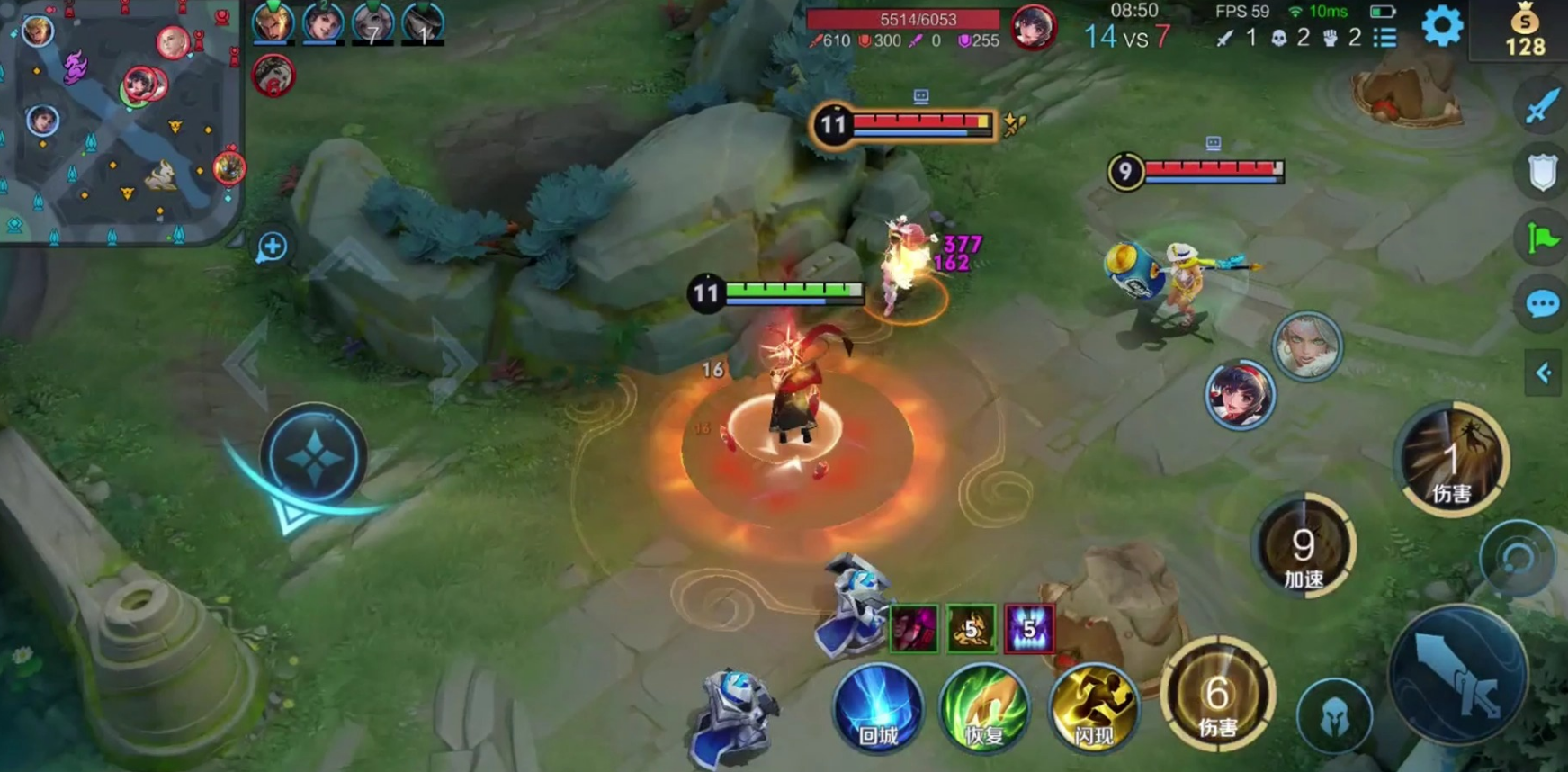Screen dimensions: 1568x772
Task: Tap the circular arrow button above attack
Action: pos(1519,558)
